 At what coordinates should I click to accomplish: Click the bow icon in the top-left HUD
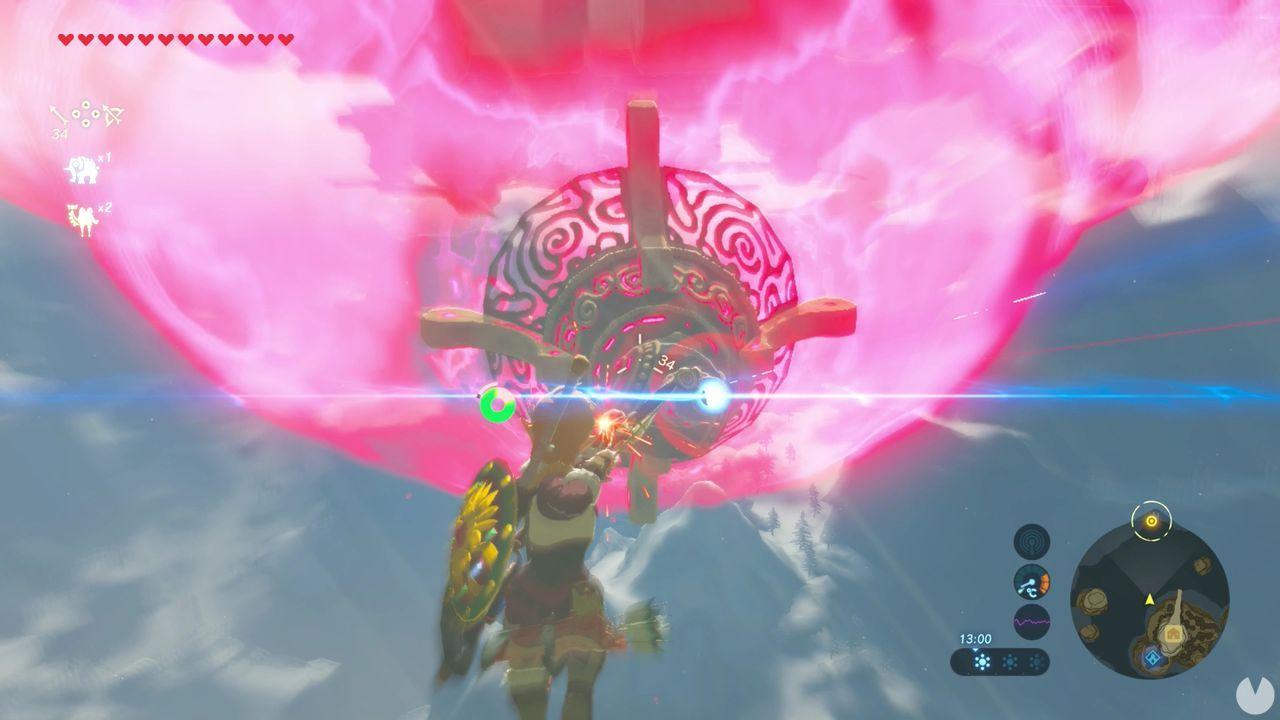pos(111,114)
